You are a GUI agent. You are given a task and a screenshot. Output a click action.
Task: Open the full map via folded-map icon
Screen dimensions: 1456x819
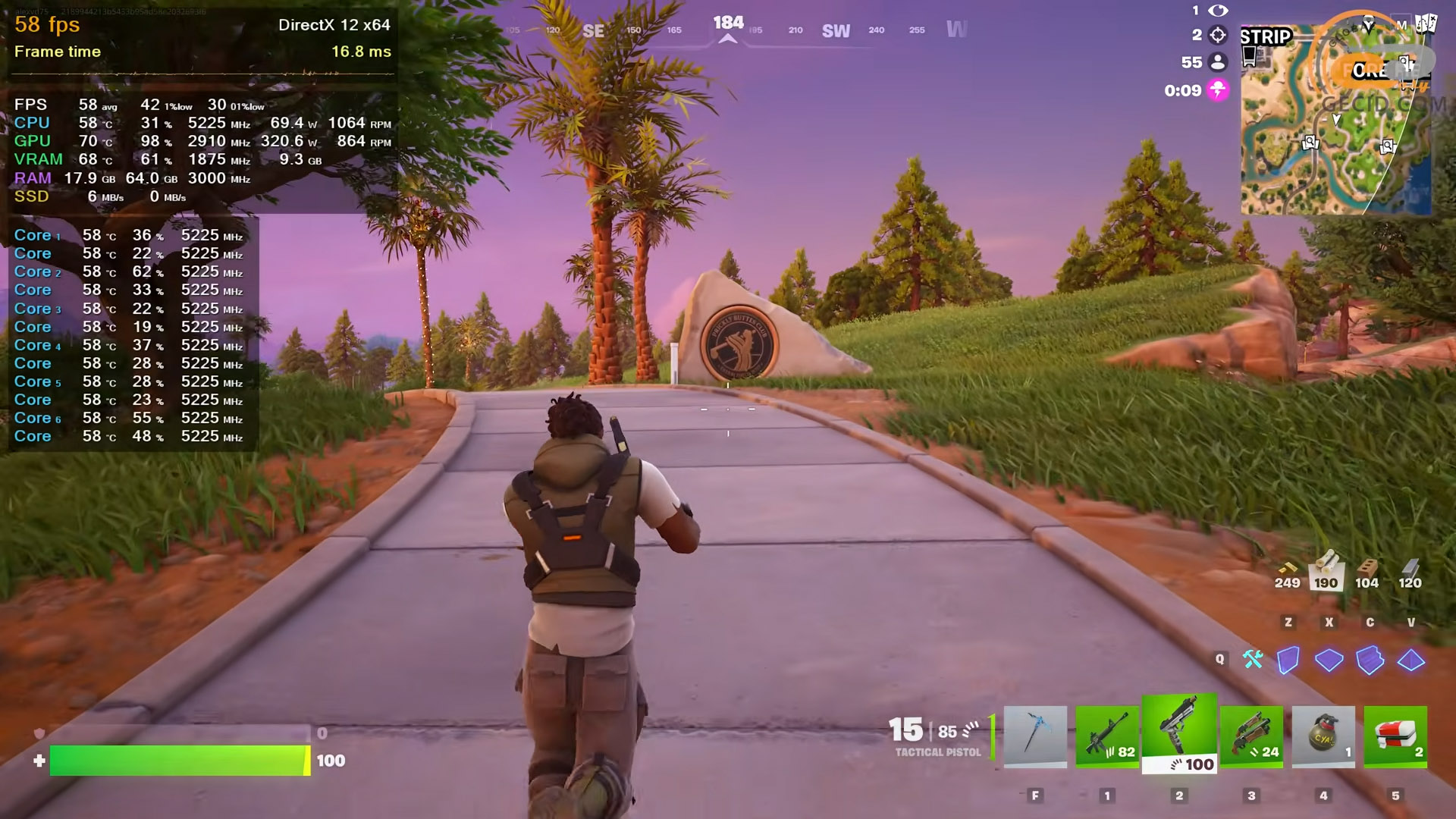(1426, 24)
